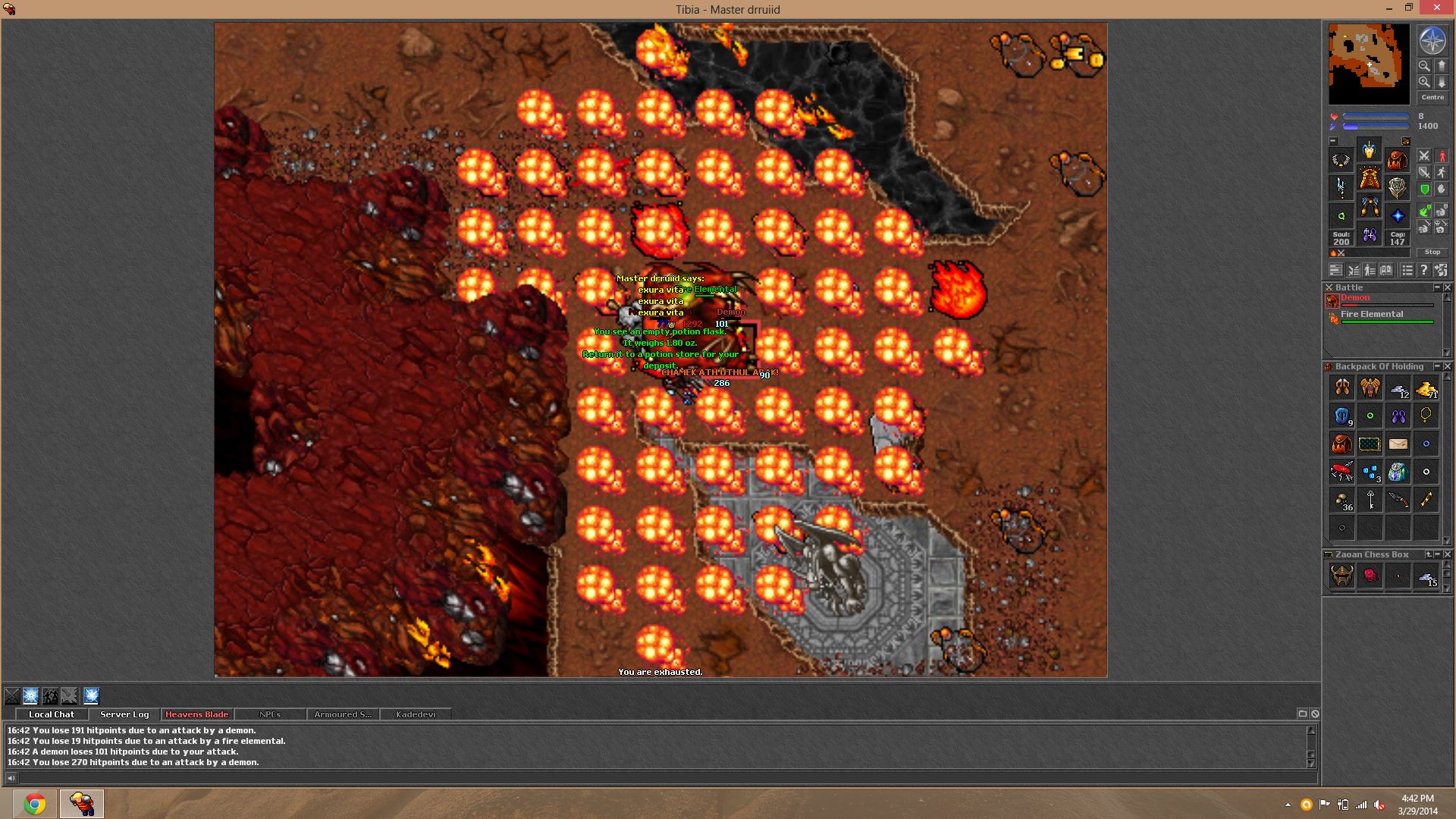Select the envelope letter in the backpack

(x=1398, y=444)
